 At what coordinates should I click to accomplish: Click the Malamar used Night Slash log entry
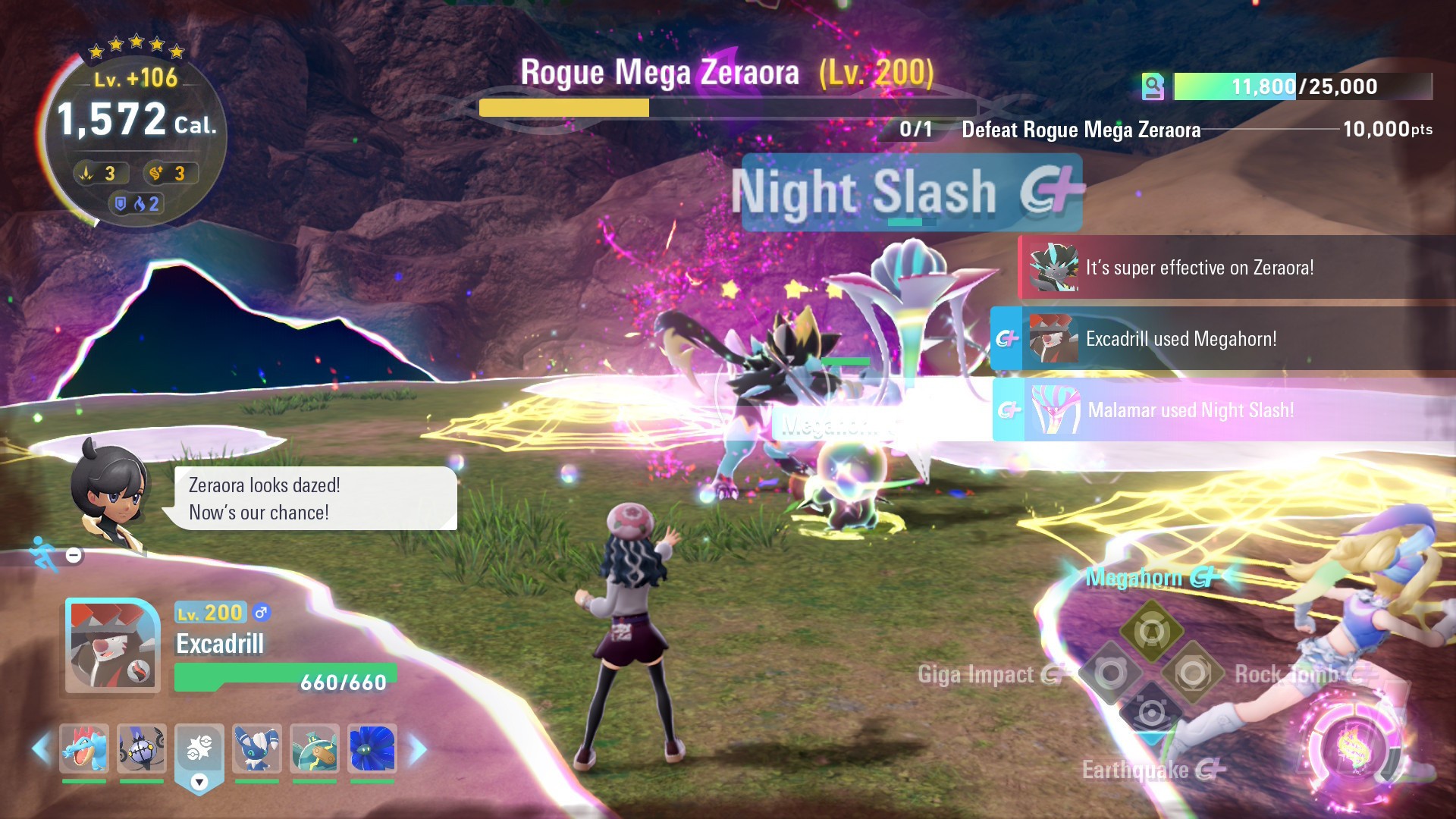(1191, 410)
